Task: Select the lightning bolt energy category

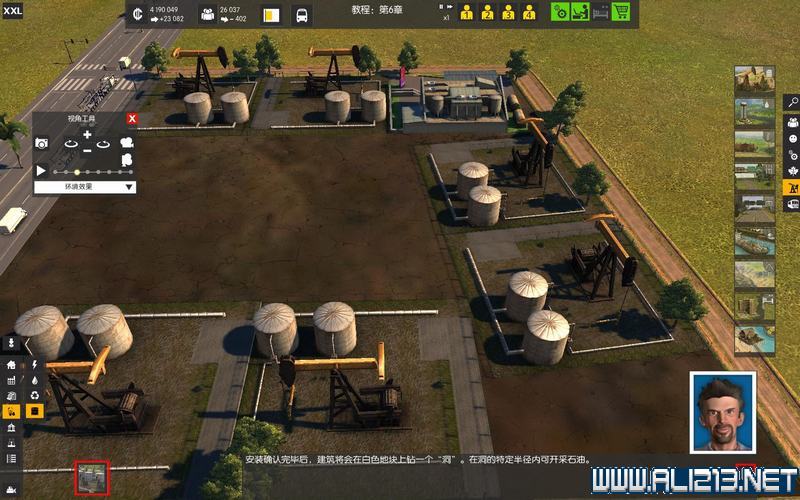Action: pyautogui.click(x=34, y=365)
